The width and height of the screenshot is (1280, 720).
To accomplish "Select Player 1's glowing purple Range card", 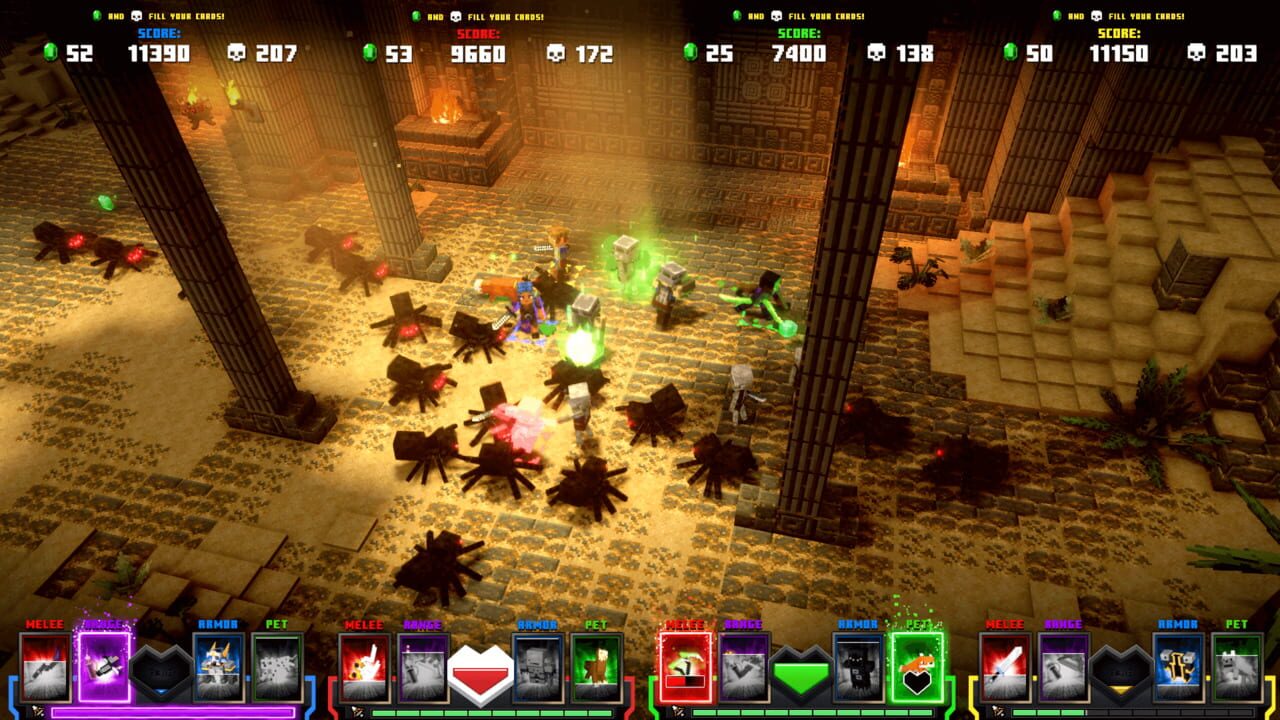I will pos(102,667).
